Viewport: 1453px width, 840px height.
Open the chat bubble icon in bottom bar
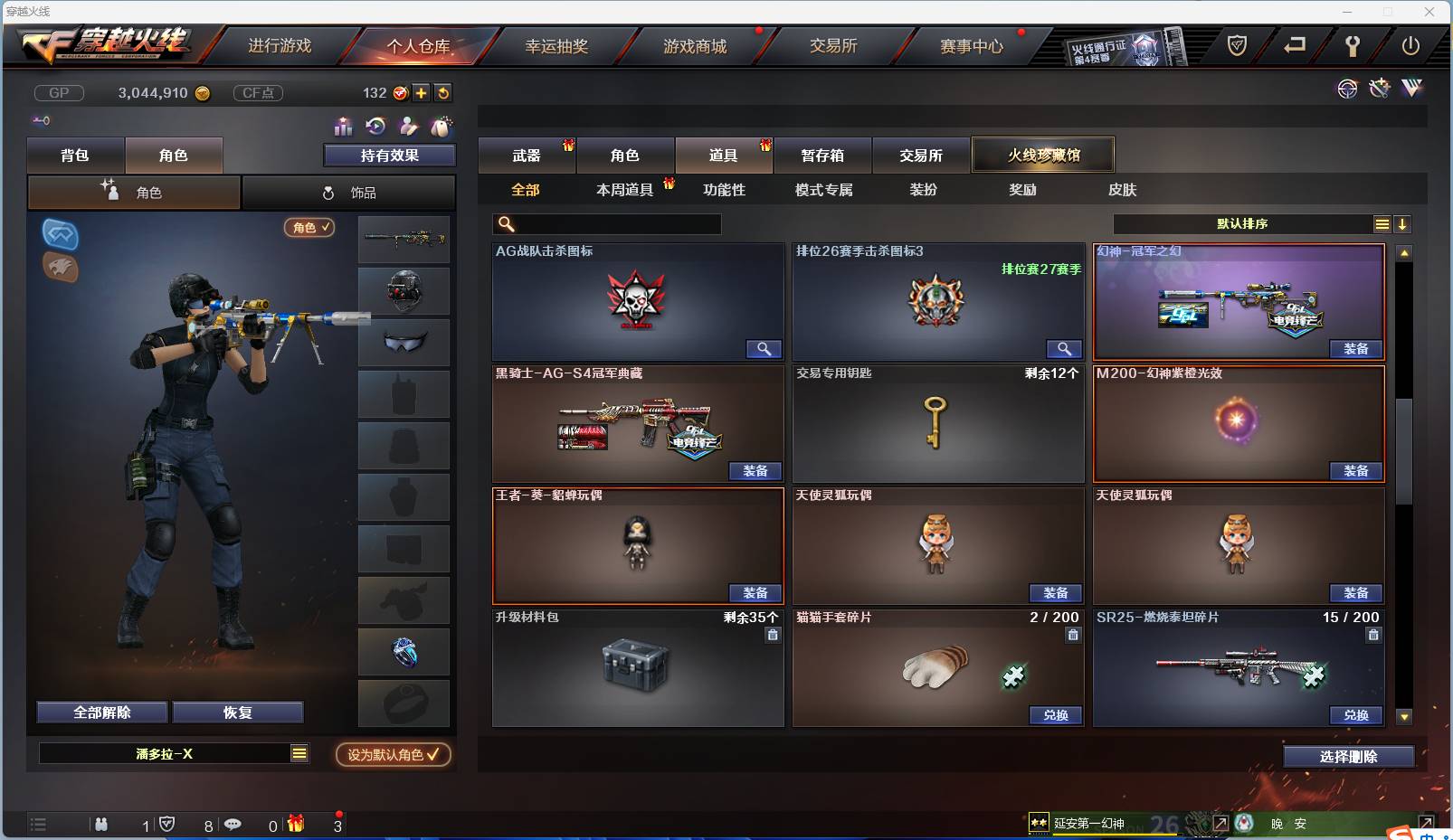233,825
